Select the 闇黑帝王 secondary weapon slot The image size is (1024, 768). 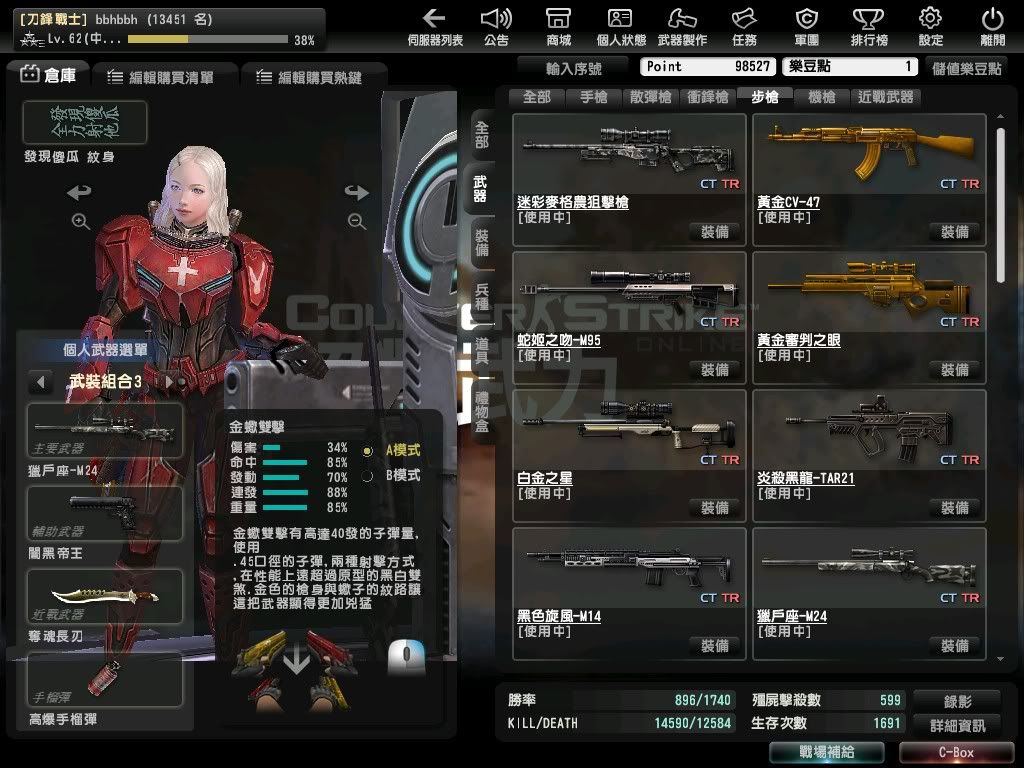pos(104,513)
